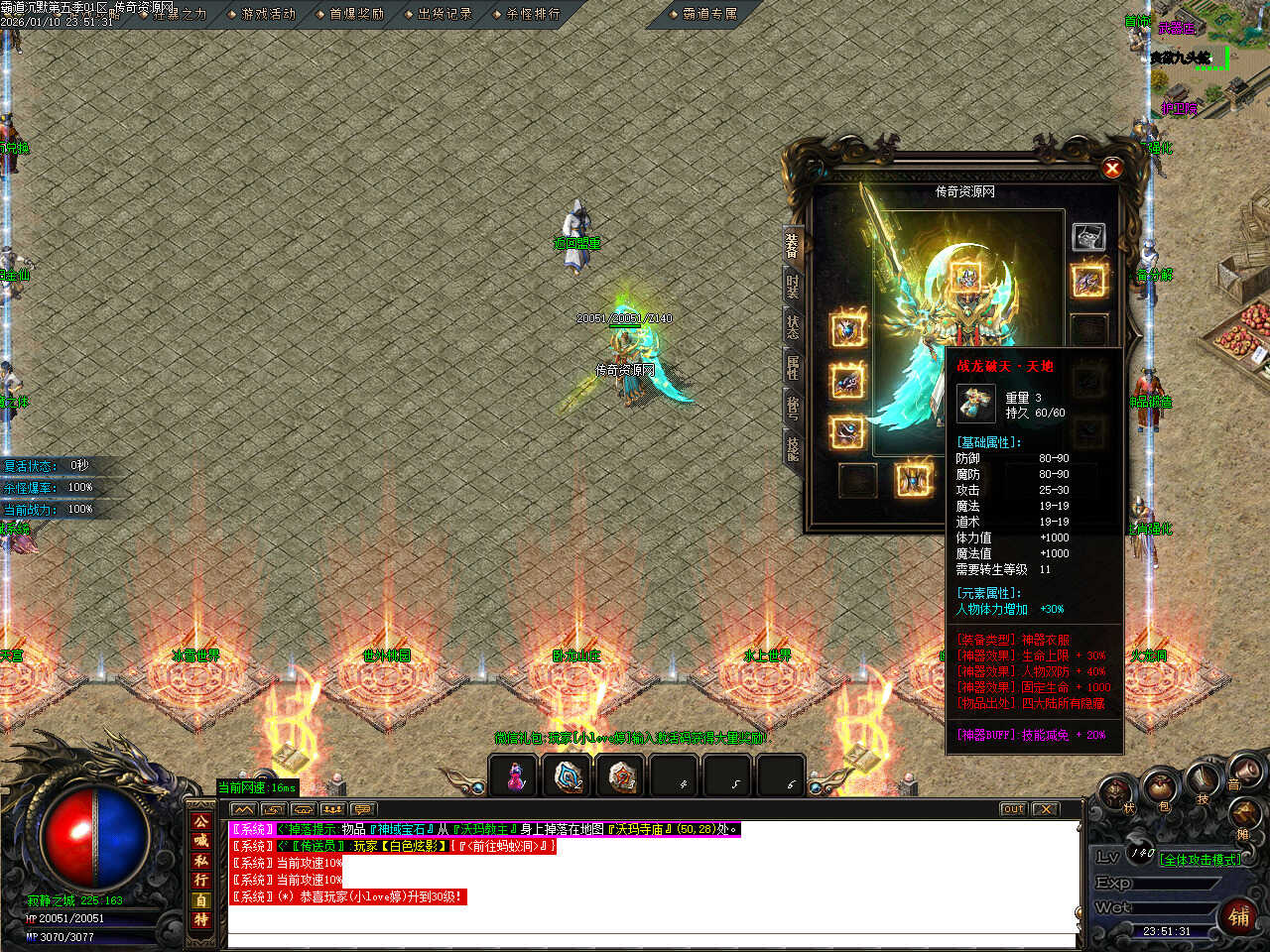Toggle the 全体攻击模式 attack mode

[x=1200, y=860]
